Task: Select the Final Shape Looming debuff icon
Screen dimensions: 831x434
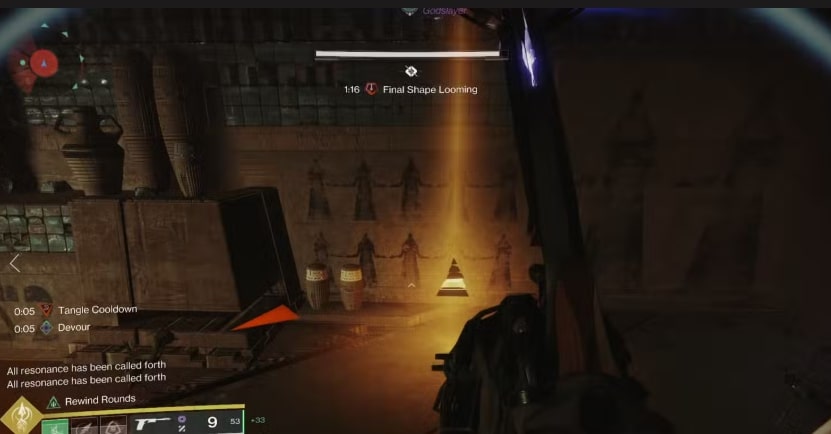Action: pyautogui.click(x=371, y=89)
